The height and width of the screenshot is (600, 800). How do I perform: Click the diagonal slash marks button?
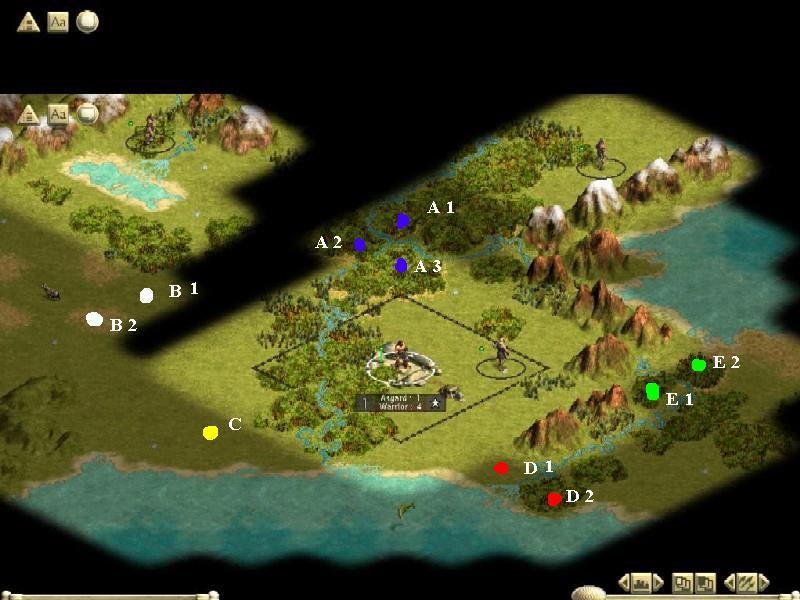click(745, 582)
